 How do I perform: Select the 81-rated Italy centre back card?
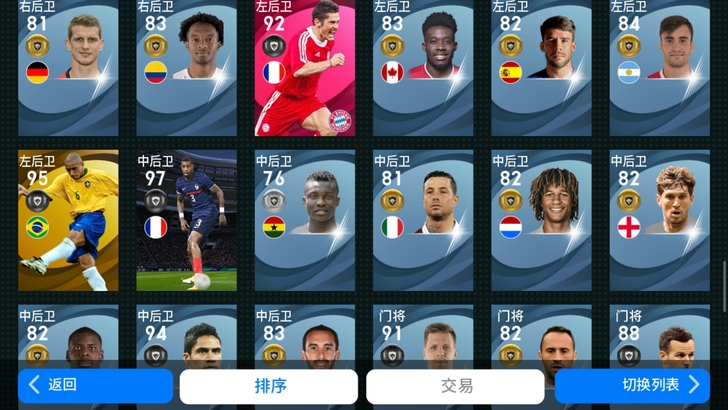click(x=423, y=220)
